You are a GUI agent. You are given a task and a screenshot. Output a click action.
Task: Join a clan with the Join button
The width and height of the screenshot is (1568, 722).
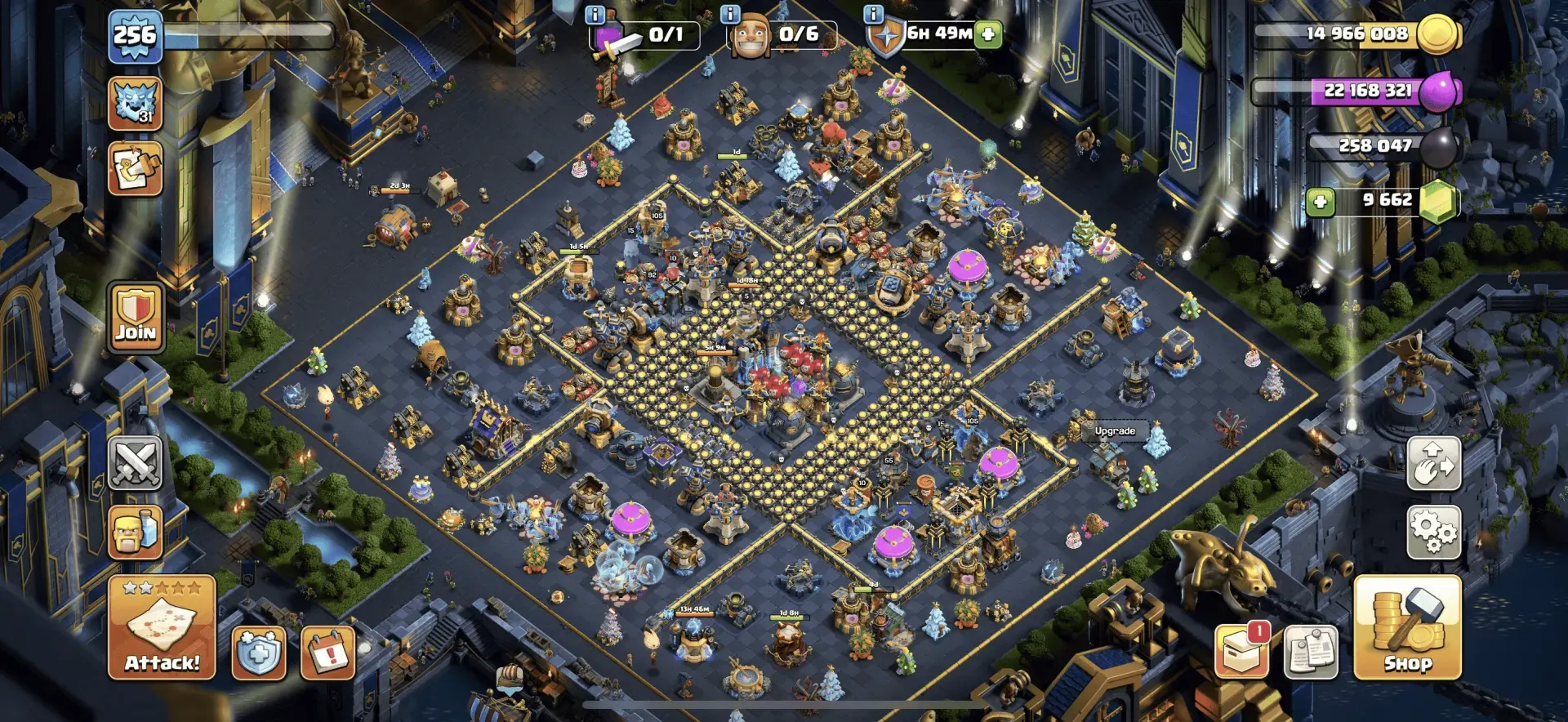[136, 318]
